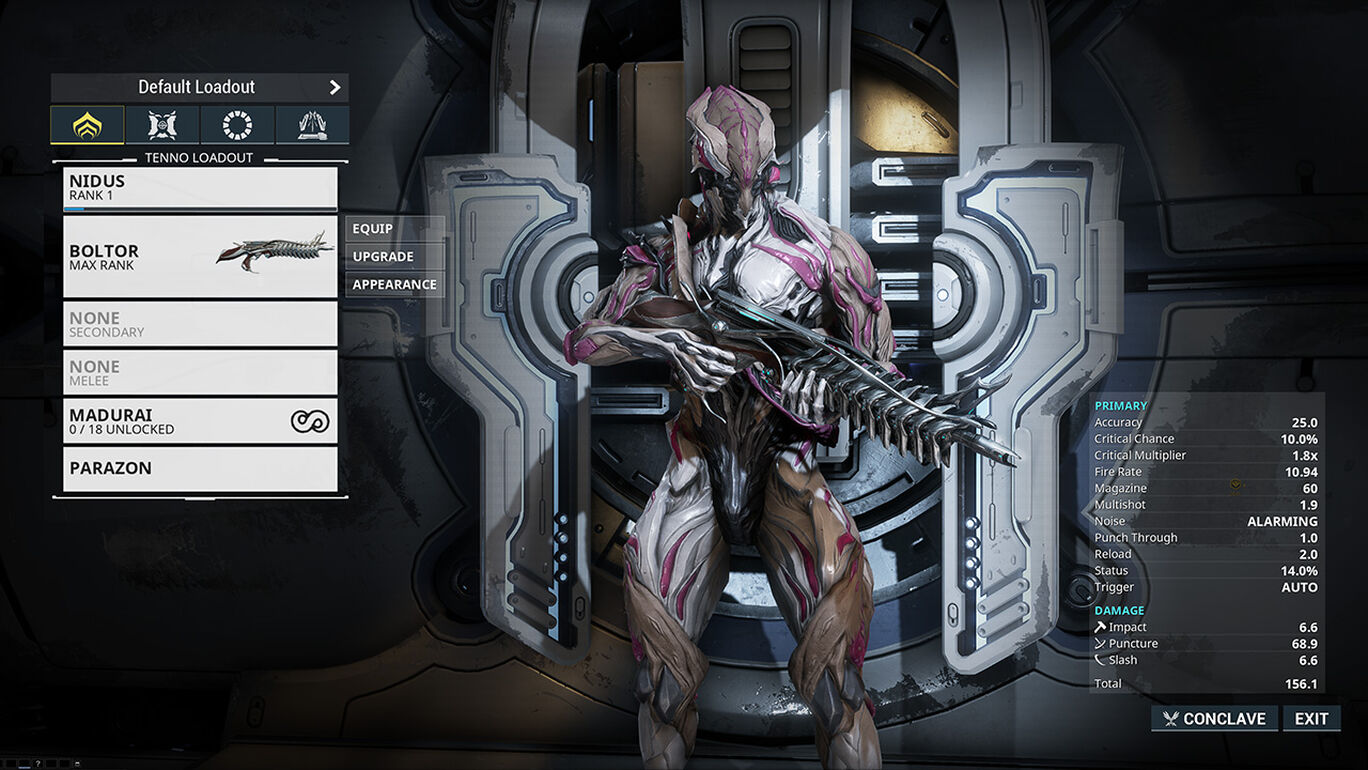The image size is (1368, 770).
Task: Select the second loadout category tab
Action: point(162,125)
